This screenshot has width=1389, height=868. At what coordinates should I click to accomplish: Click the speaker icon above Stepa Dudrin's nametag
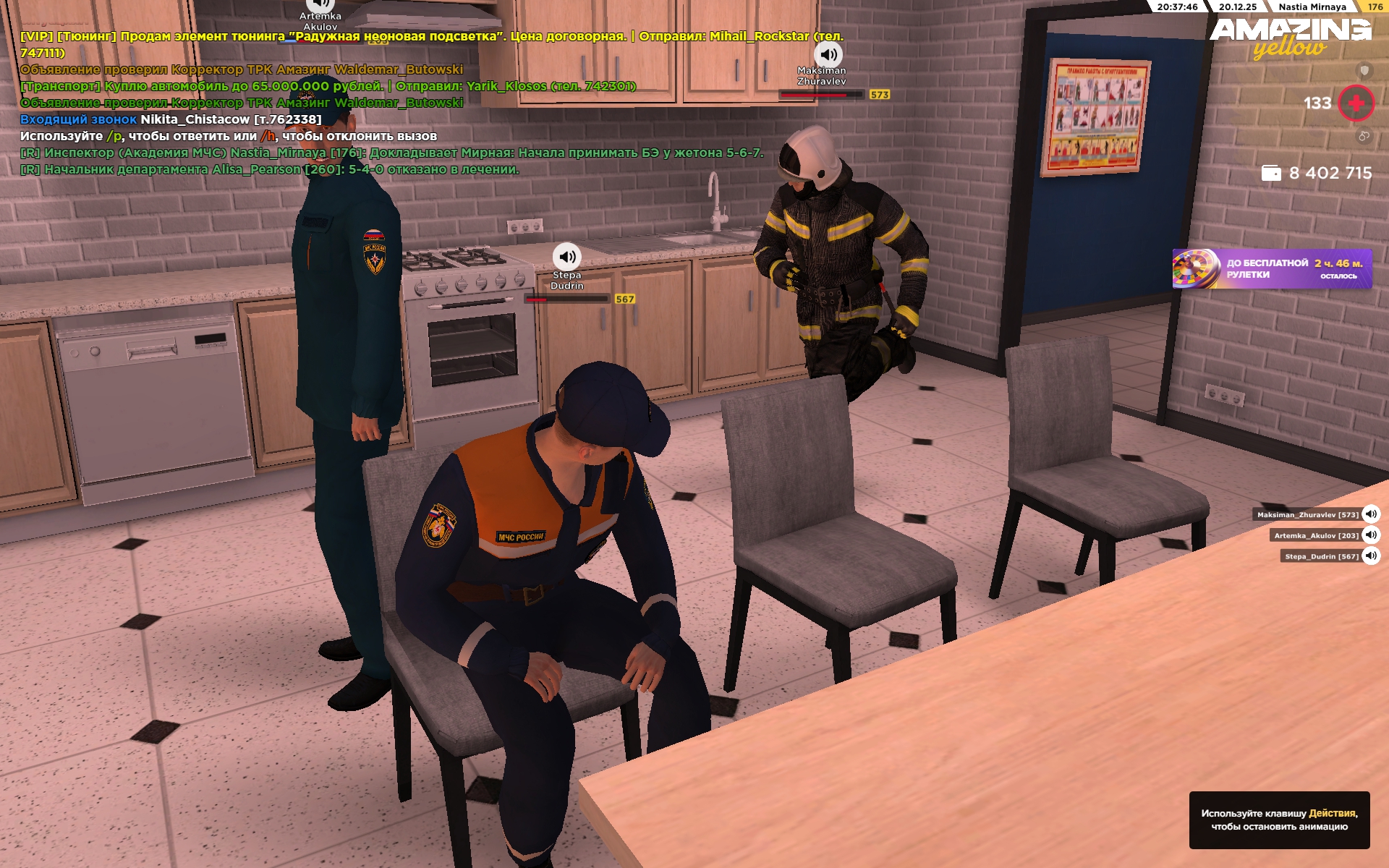[567, 257]
